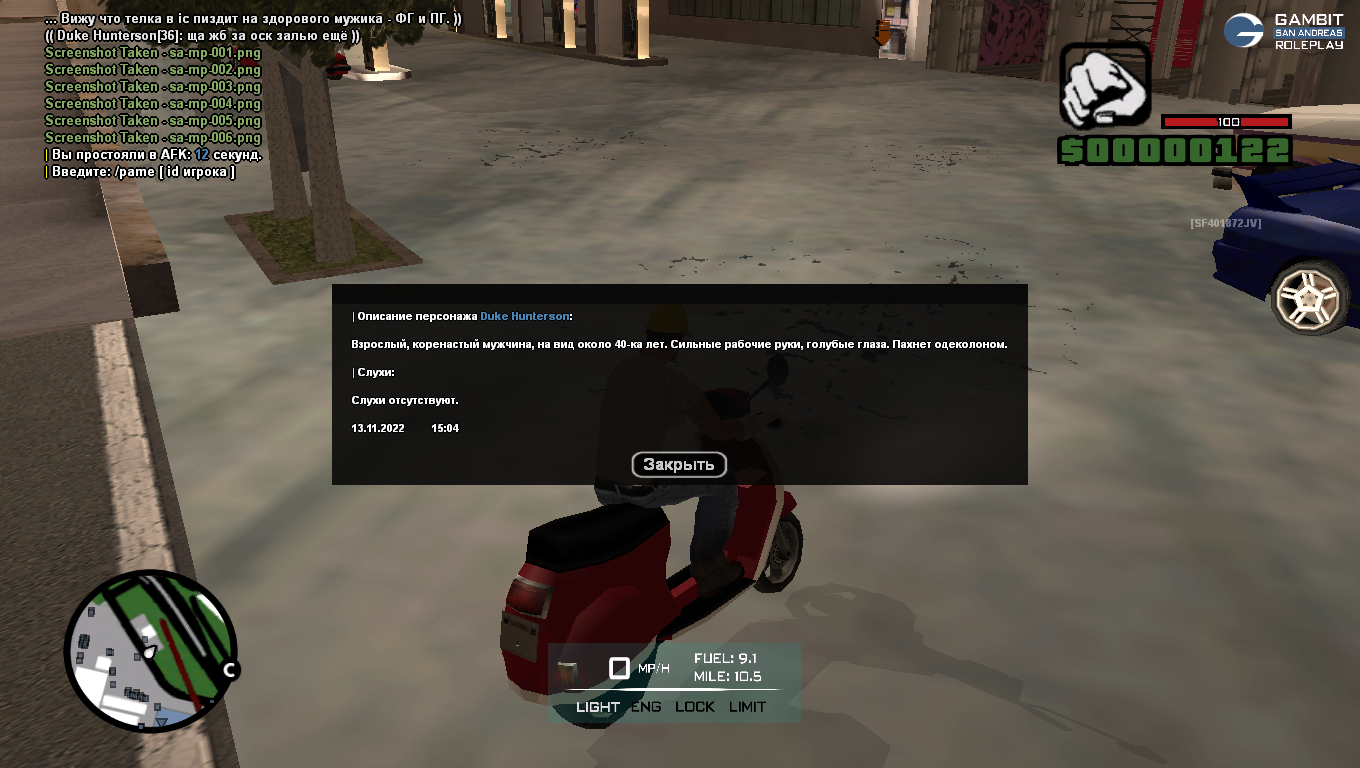Image resolution: width=1360 pixels, height=768 pixels.
Task: Toggle the LOCK indicator on the speedometer
Action: click(695, 707)
